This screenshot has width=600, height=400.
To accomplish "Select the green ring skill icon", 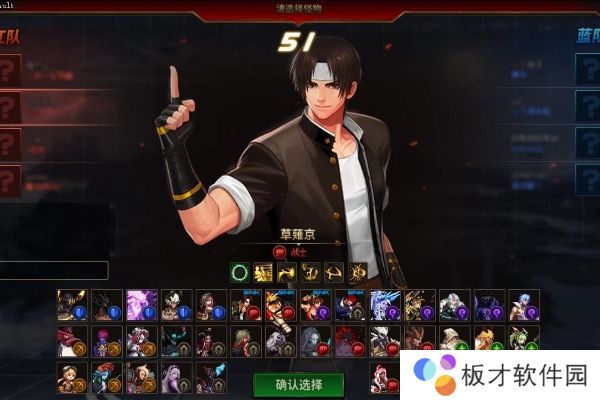I will pos(240,272).
